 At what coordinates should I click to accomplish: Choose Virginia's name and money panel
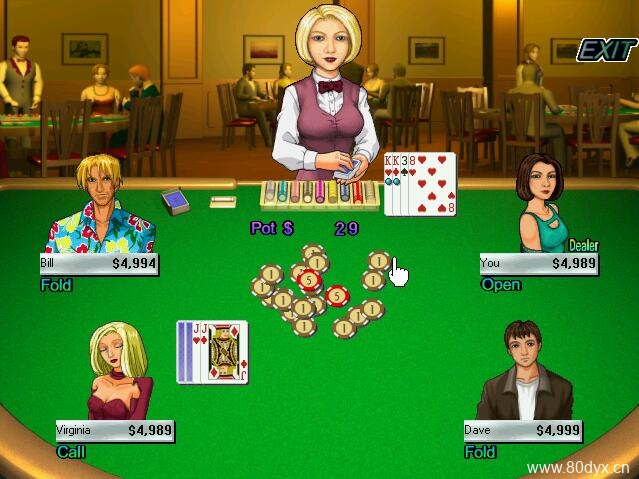point(115,431)
